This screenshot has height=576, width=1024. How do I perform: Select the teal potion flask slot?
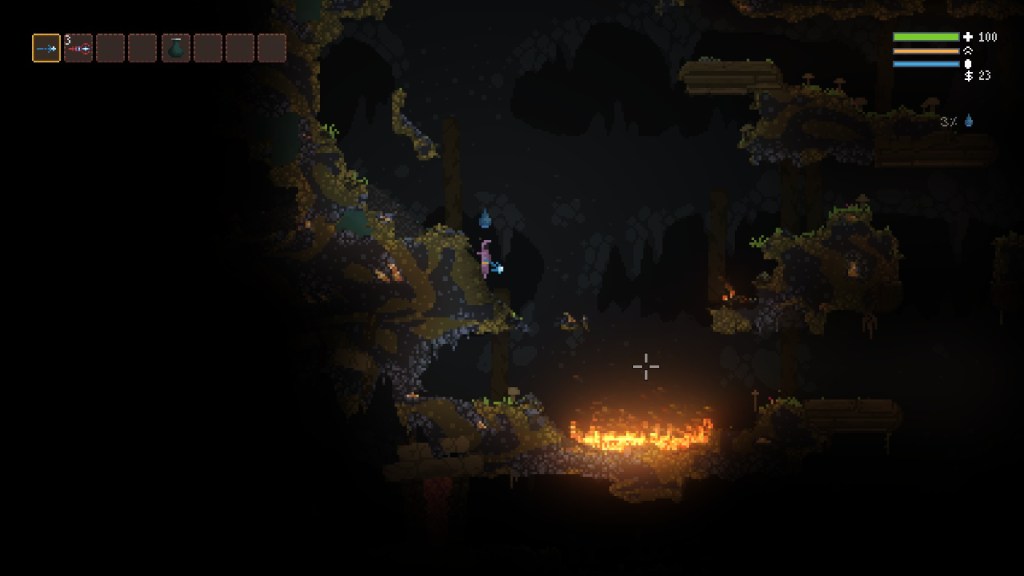click(x=175, y=48)
